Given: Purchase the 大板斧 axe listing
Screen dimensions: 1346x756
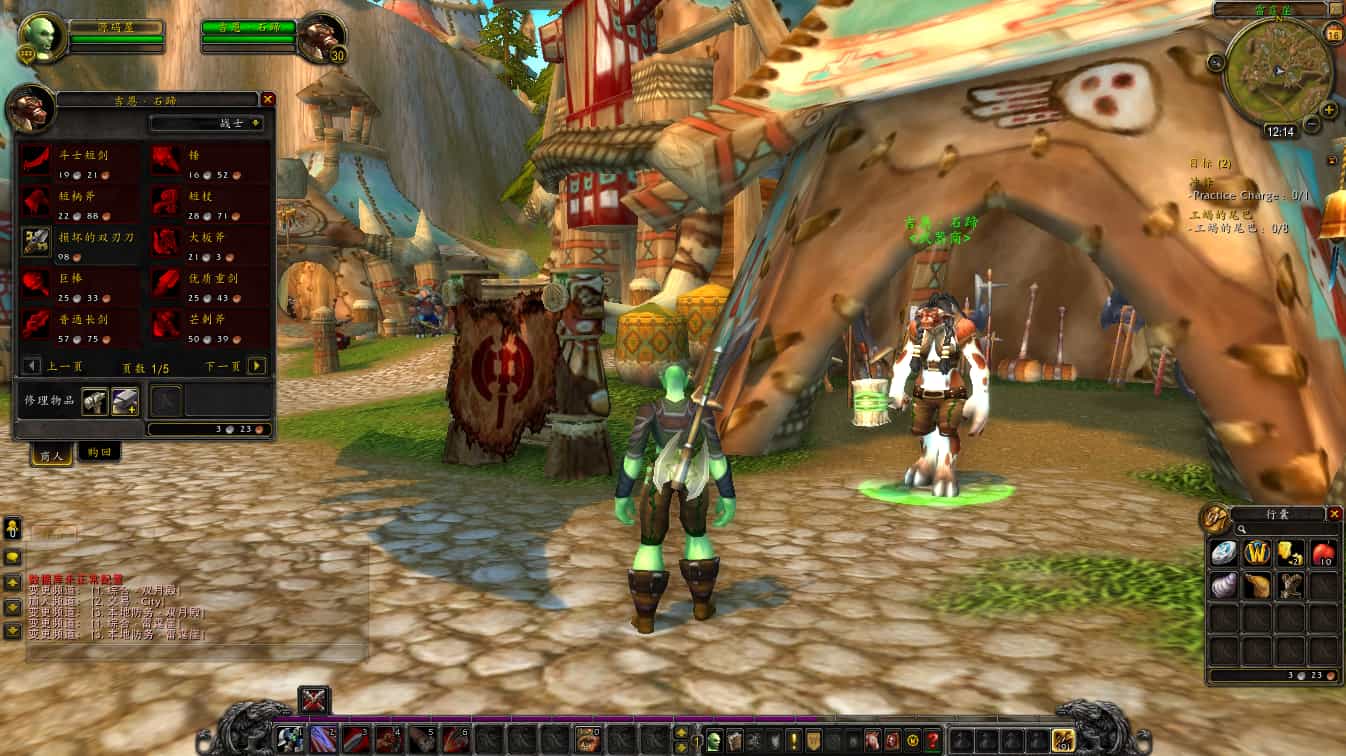Looking at the screenshot, I should coord(165,241).
